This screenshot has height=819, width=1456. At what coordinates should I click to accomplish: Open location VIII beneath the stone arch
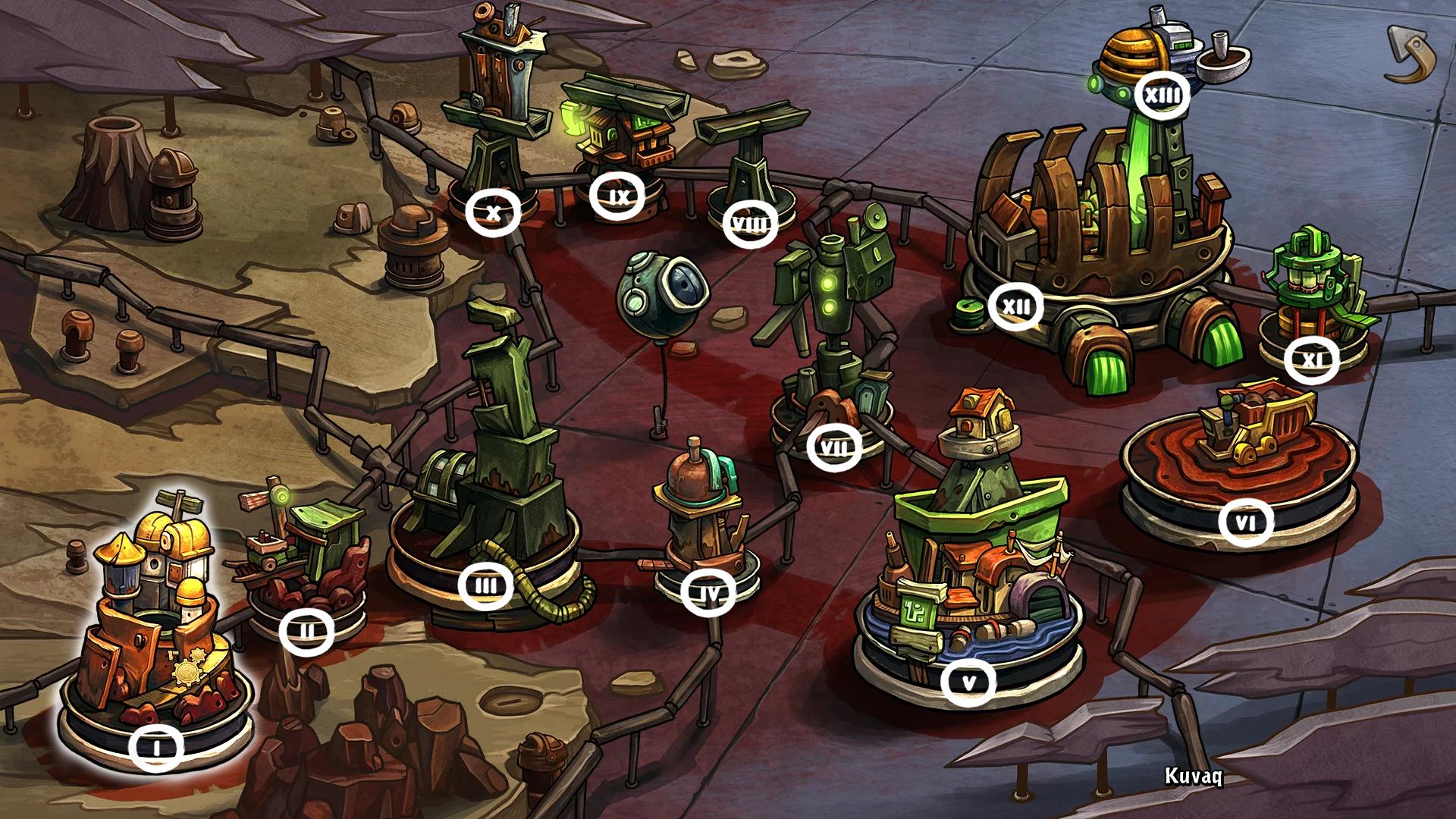point(751,222)
